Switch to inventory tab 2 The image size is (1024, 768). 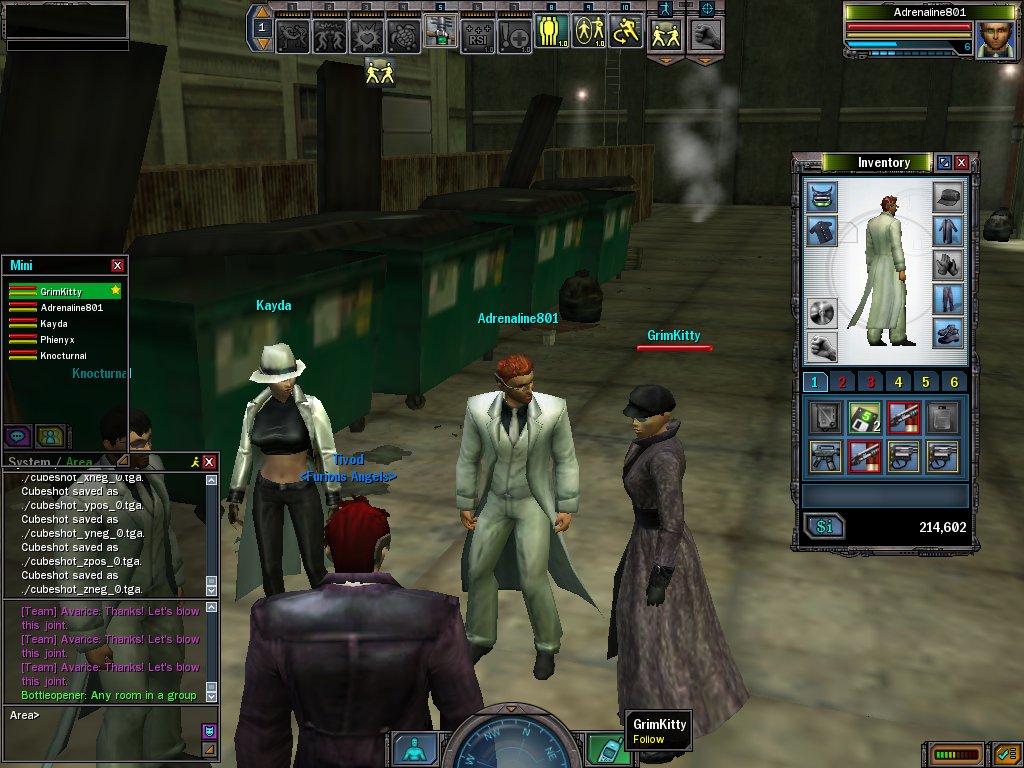[842, 382]
